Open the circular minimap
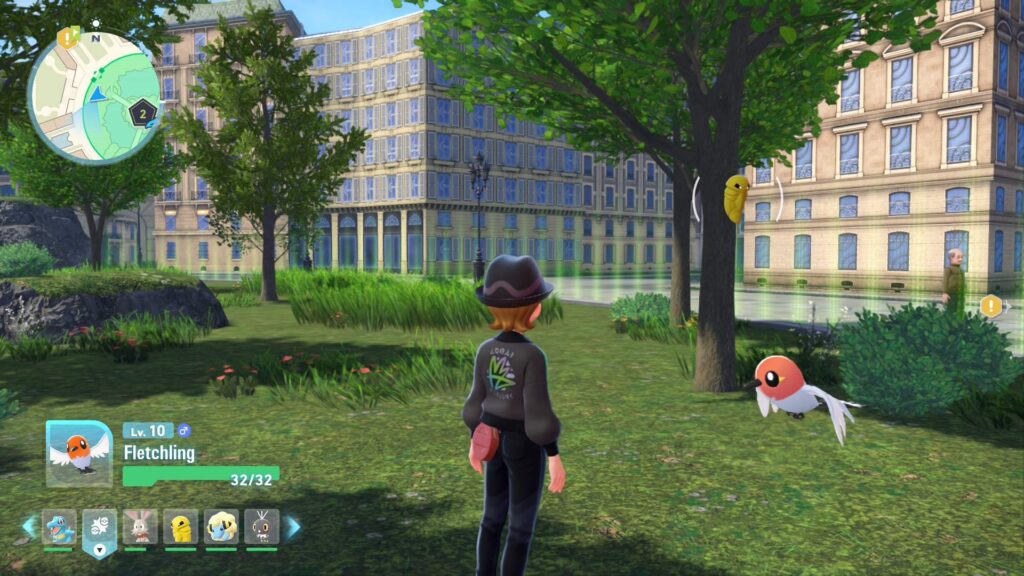Viewport: 1024px width, 576px height. point(94,97)
